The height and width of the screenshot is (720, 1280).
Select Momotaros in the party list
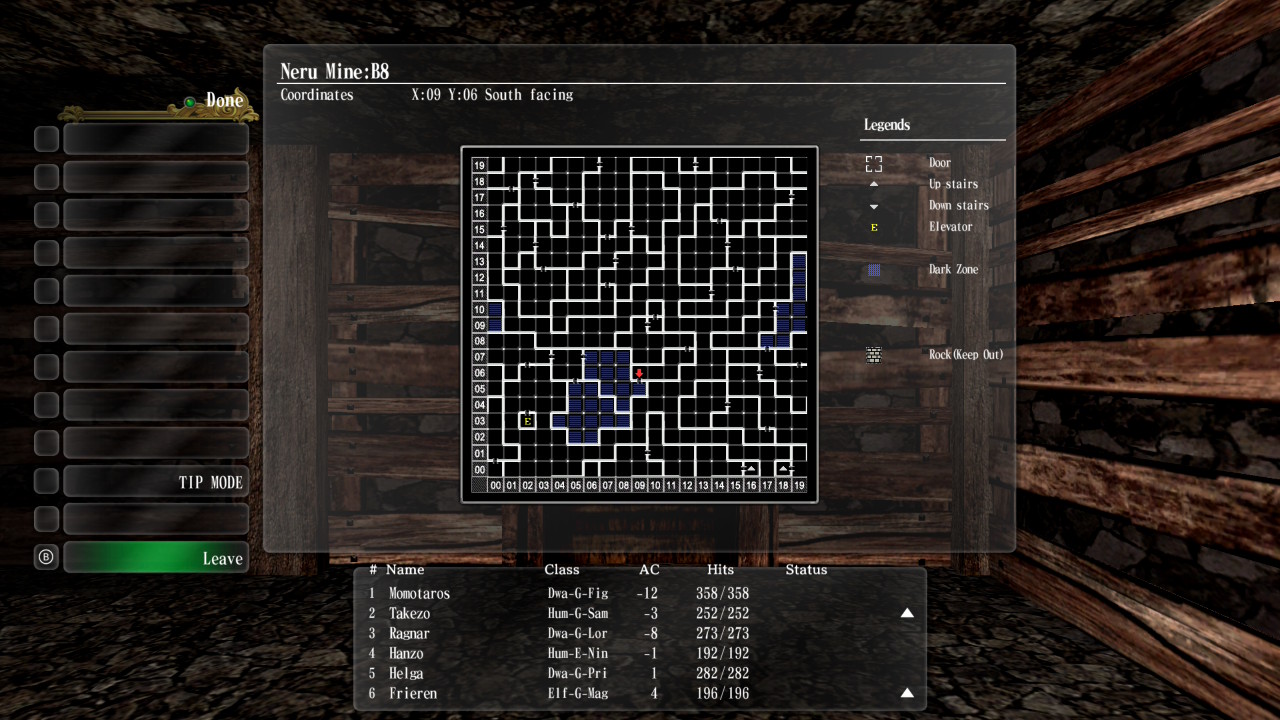click(419, 593)
